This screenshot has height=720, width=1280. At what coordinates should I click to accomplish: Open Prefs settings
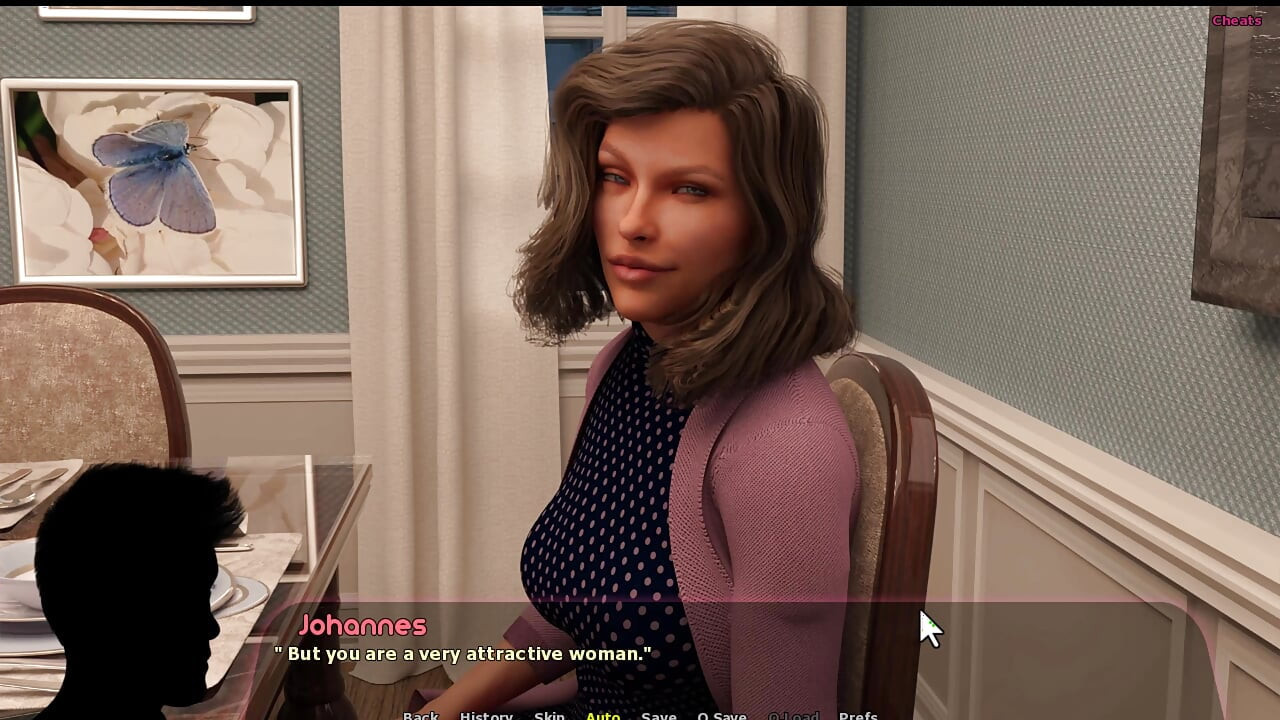click(x=858, y=715)
